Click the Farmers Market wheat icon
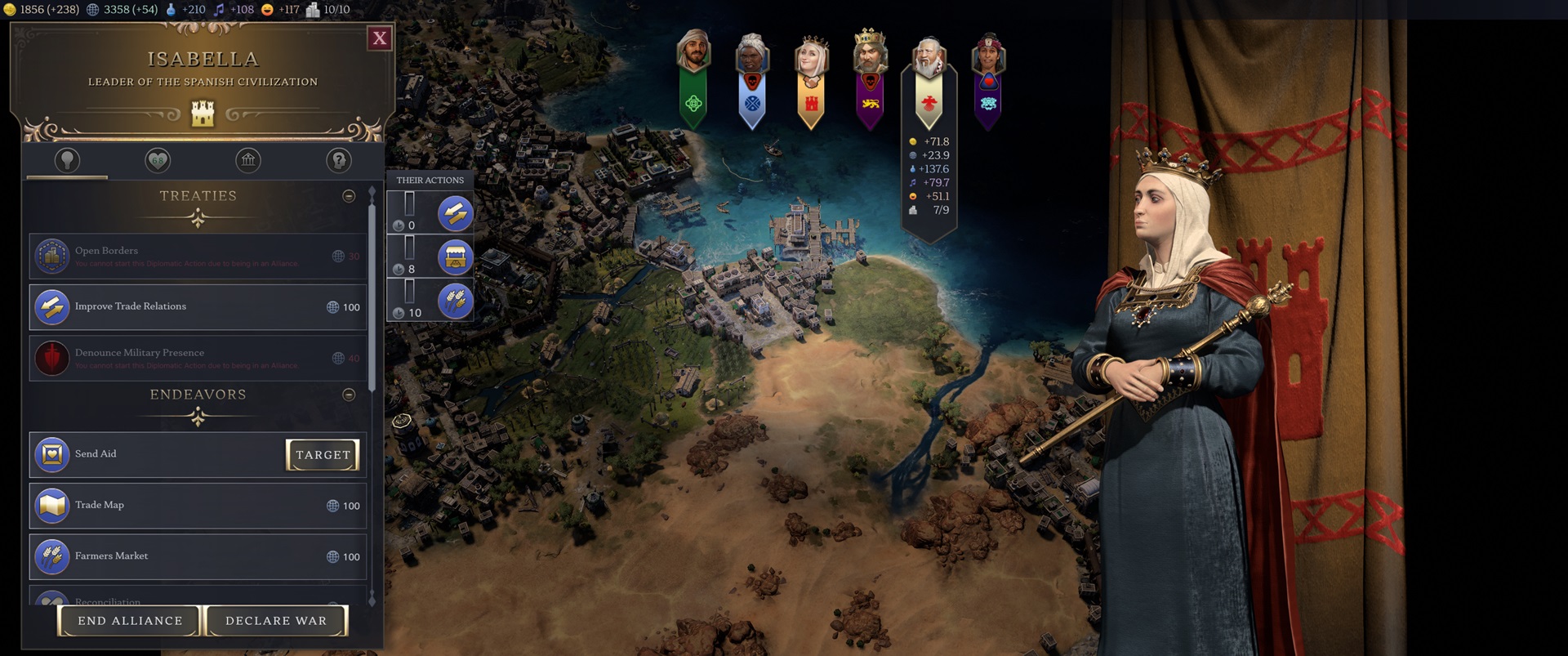Image resolution: width=1568 pixels, height=656 pixels. click(x=51, y=556)
